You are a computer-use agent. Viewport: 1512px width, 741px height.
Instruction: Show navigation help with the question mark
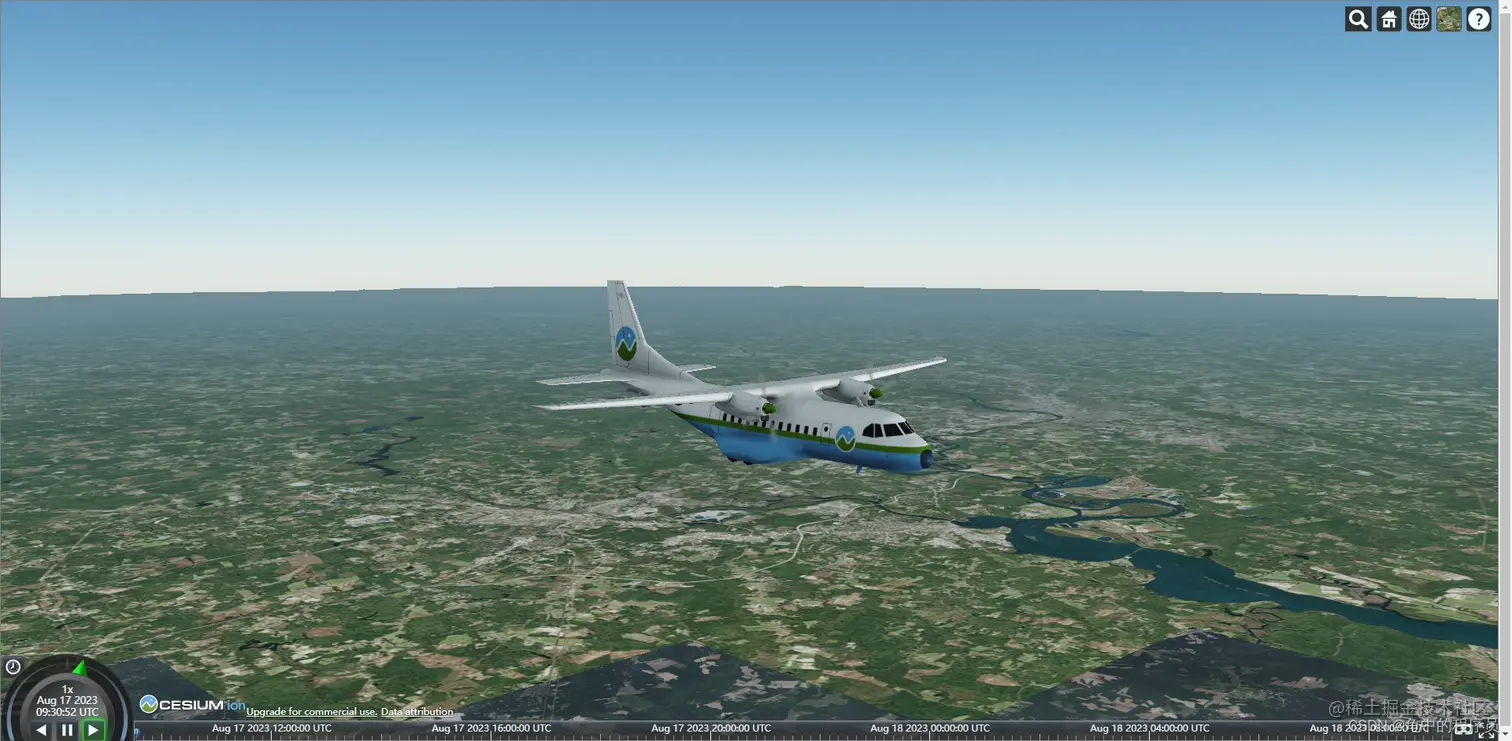point(1479,19)
